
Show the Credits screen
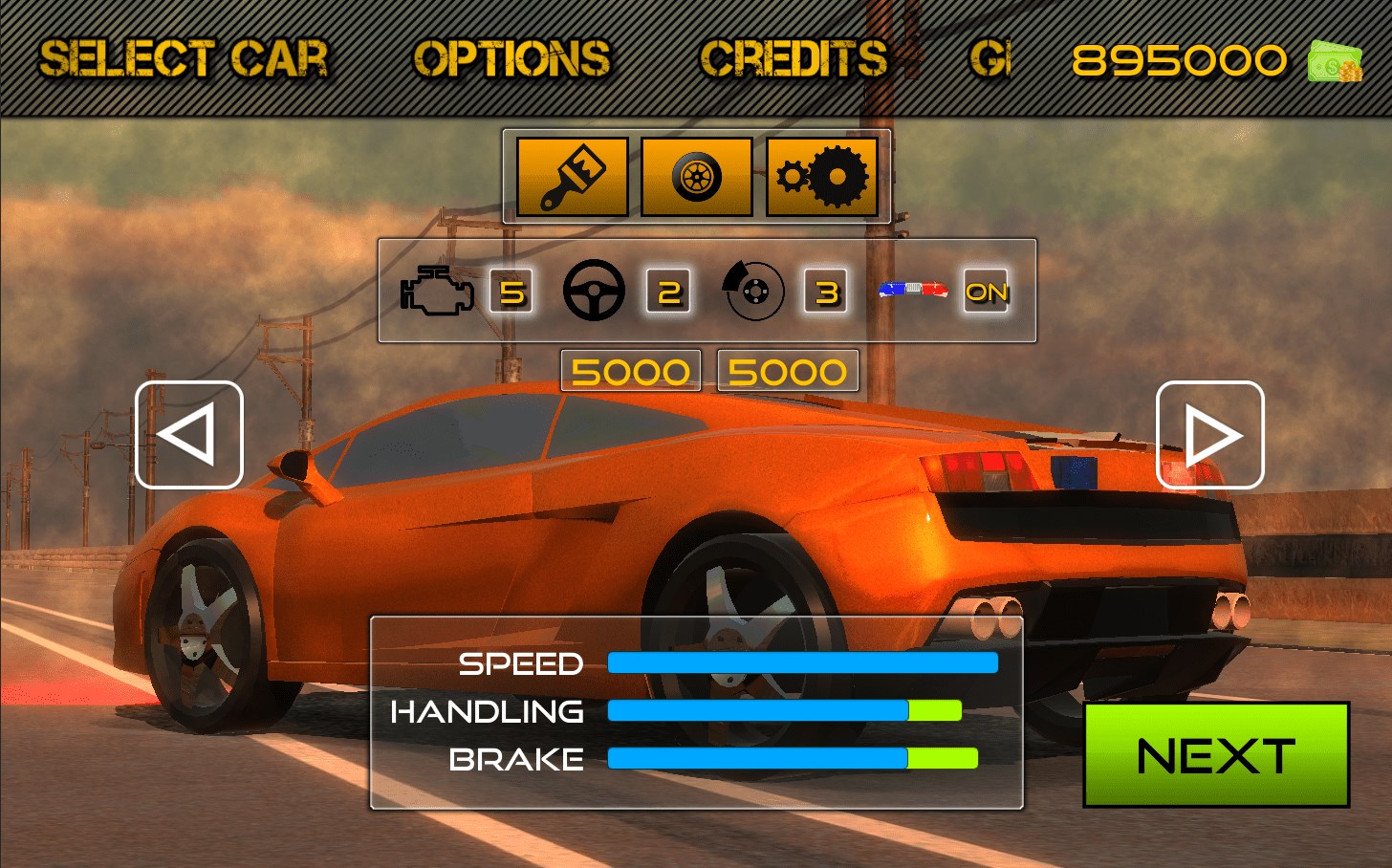794,58
